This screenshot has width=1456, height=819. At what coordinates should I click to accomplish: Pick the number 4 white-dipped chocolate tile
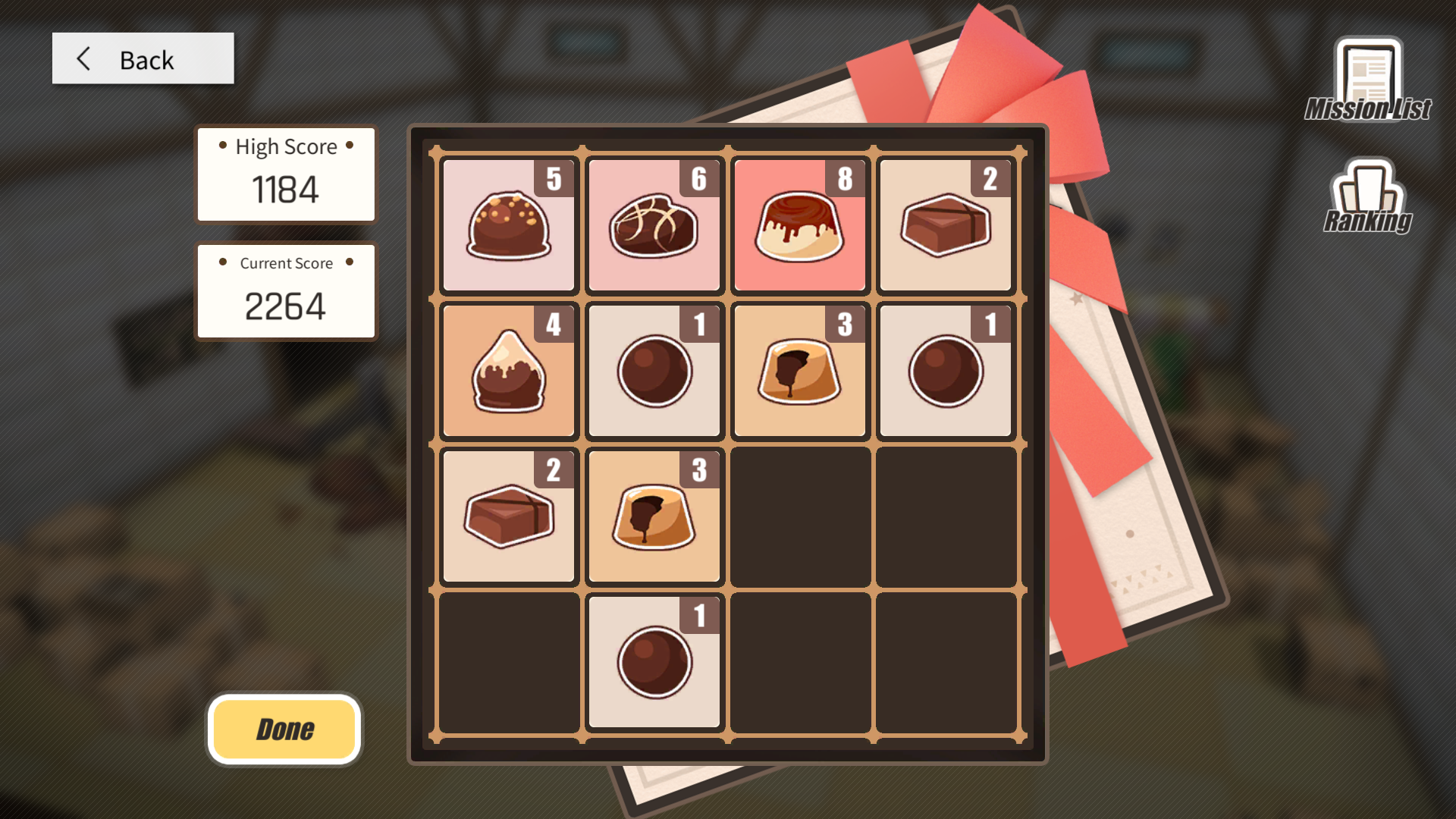[x=509, y=371]
